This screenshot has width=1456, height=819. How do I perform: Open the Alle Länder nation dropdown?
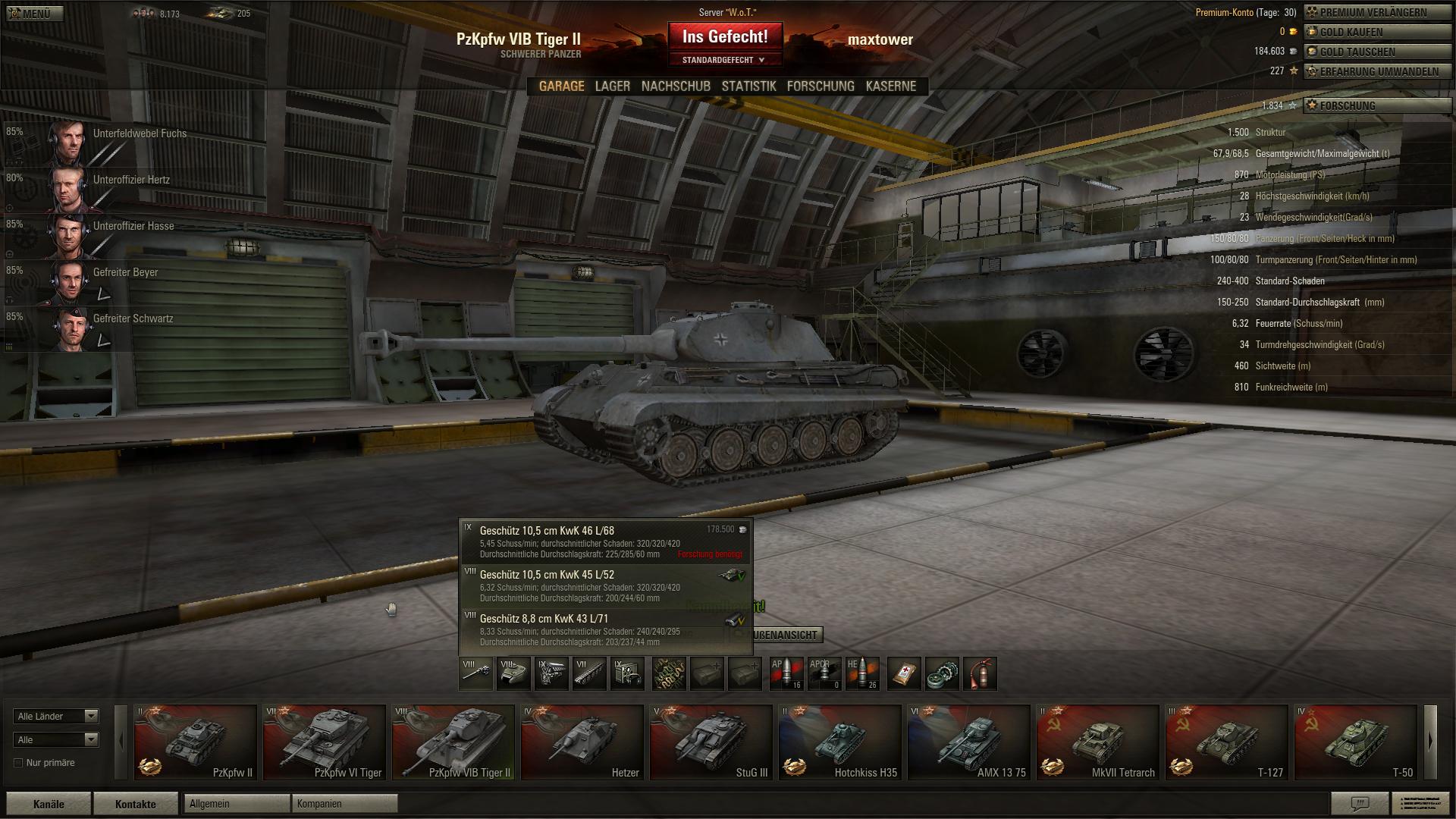pos(56,717)
